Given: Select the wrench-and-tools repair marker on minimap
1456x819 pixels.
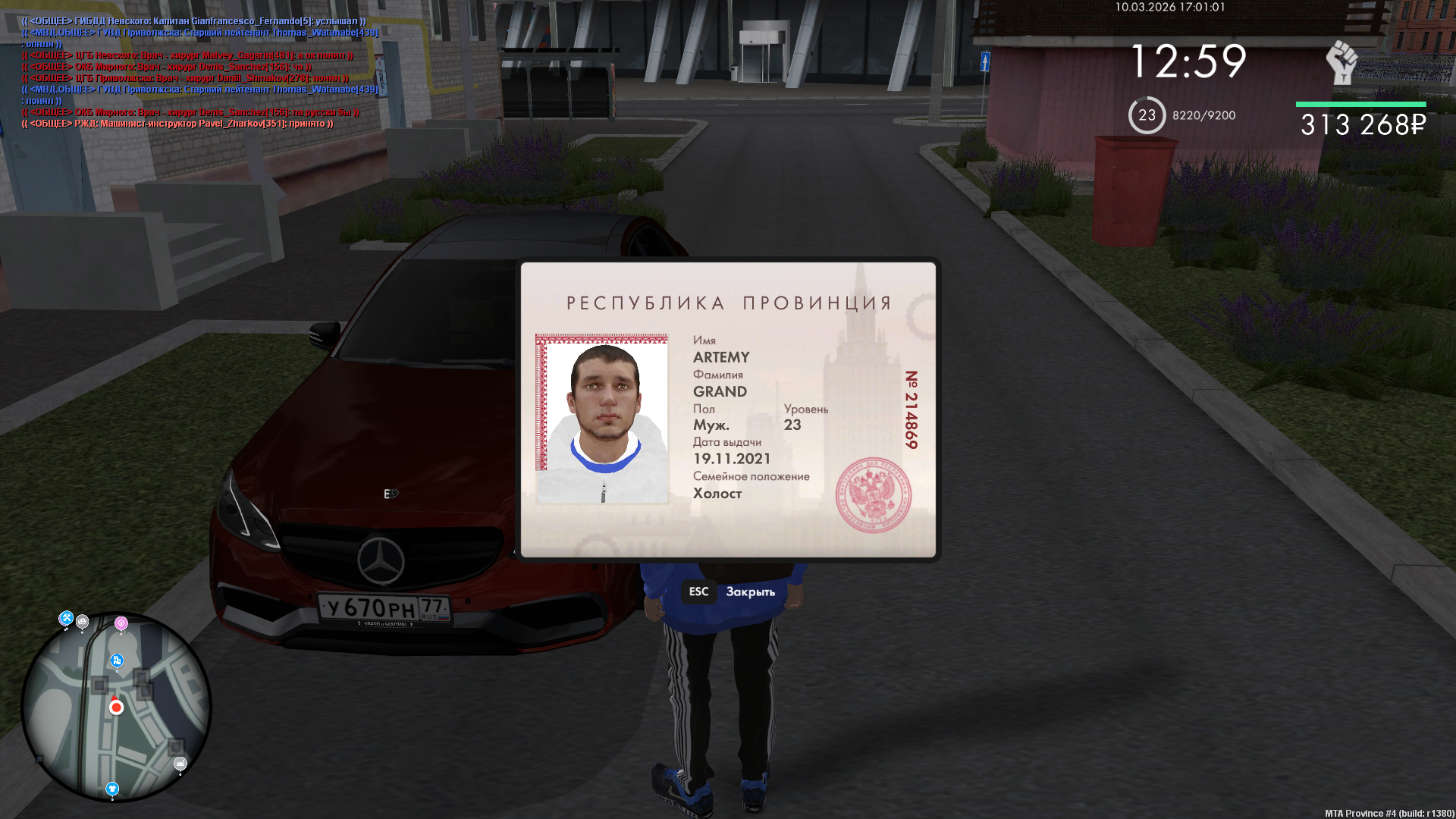Looking at the screenshot, I should click(66, 619).
